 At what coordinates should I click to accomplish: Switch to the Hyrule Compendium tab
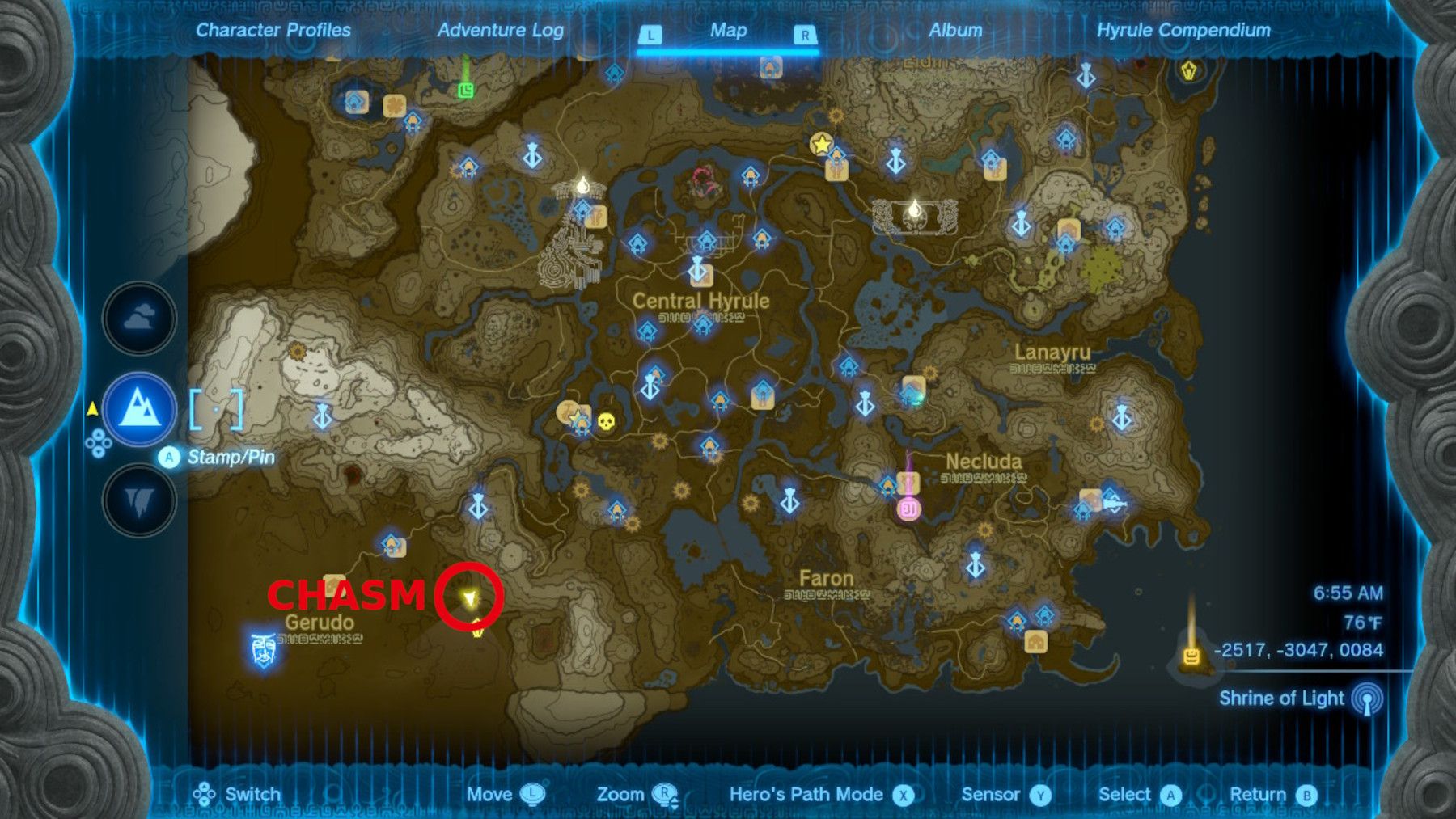point(1184,32)
